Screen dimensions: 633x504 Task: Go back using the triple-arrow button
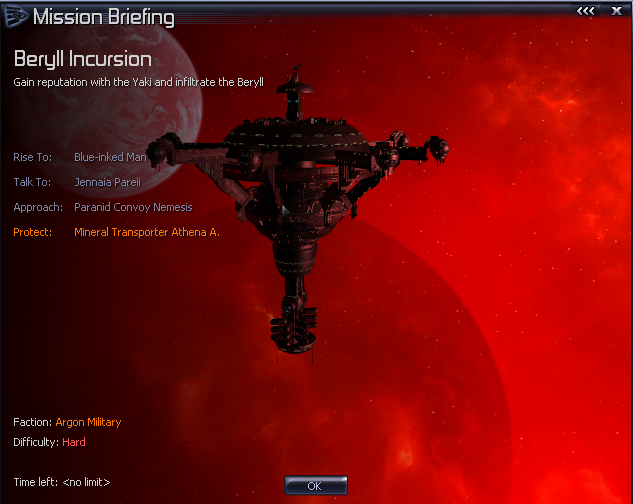(x=586, y=10)
